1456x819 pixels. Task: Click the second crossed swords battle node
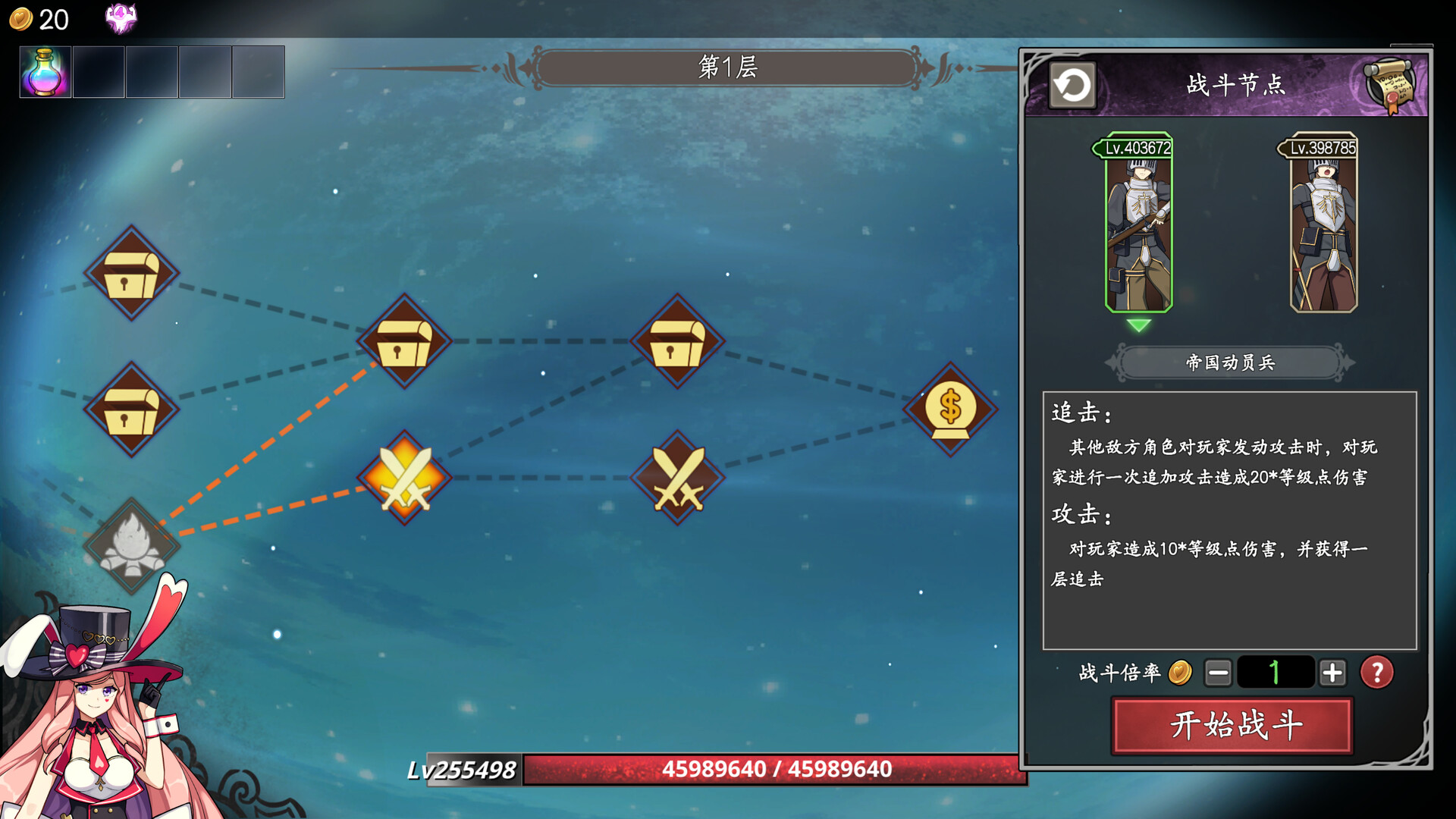(677, 478)
